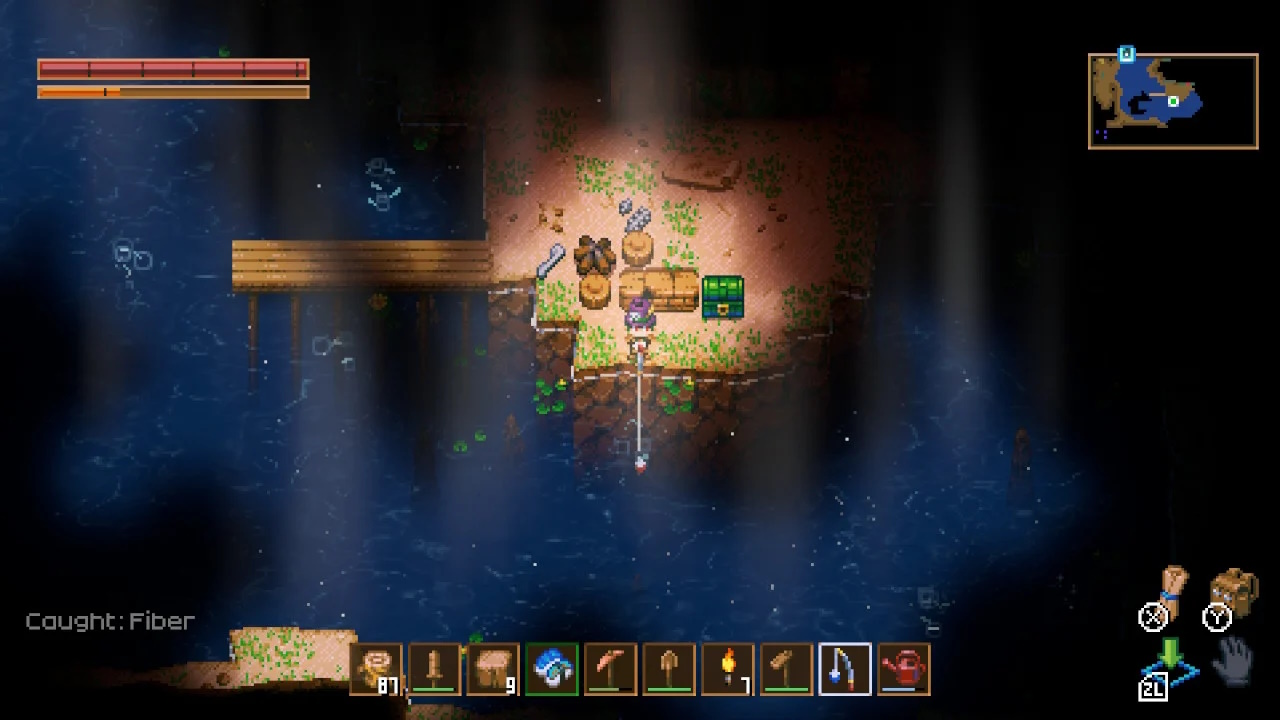Screen dimensions: 1280x720
Task: Select the hotbar stack showing 87
Action: click(377, 669)
